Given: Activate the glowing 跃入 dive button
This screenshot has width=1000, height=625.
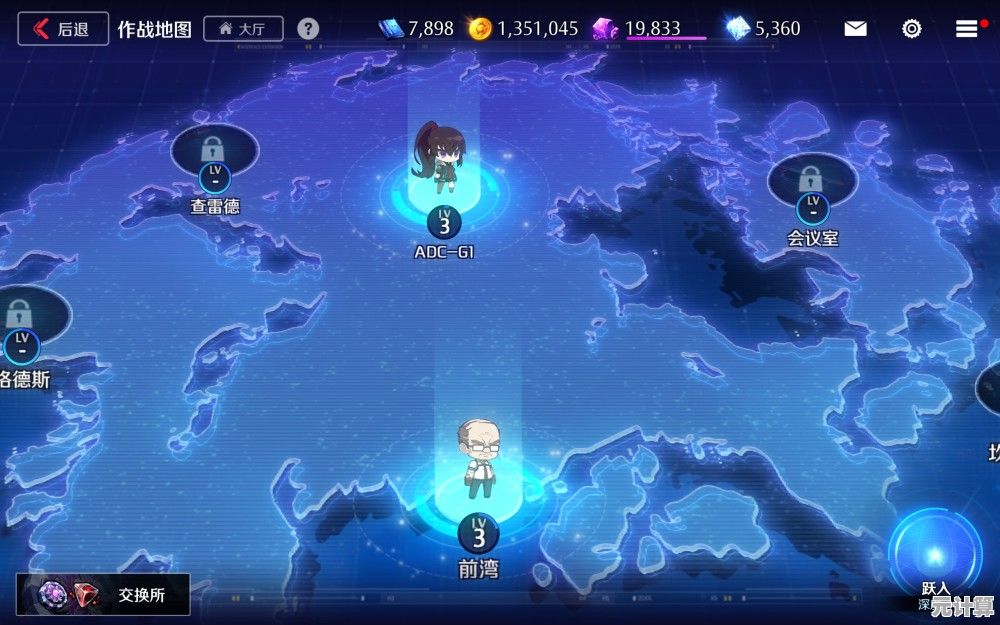Looking at the screenshot, I should [935, 555].
